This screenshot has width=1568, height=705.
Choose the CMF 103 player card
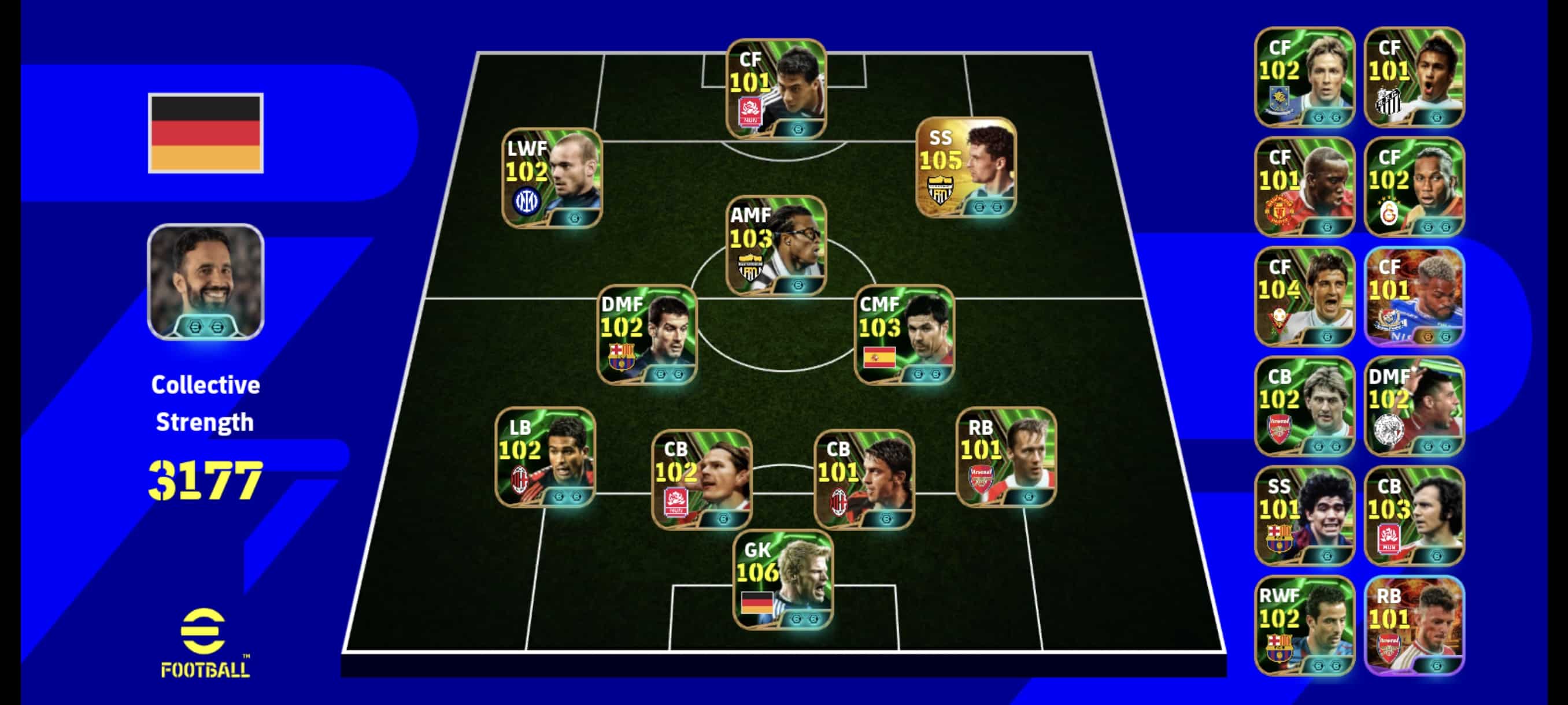coord(904,334)
